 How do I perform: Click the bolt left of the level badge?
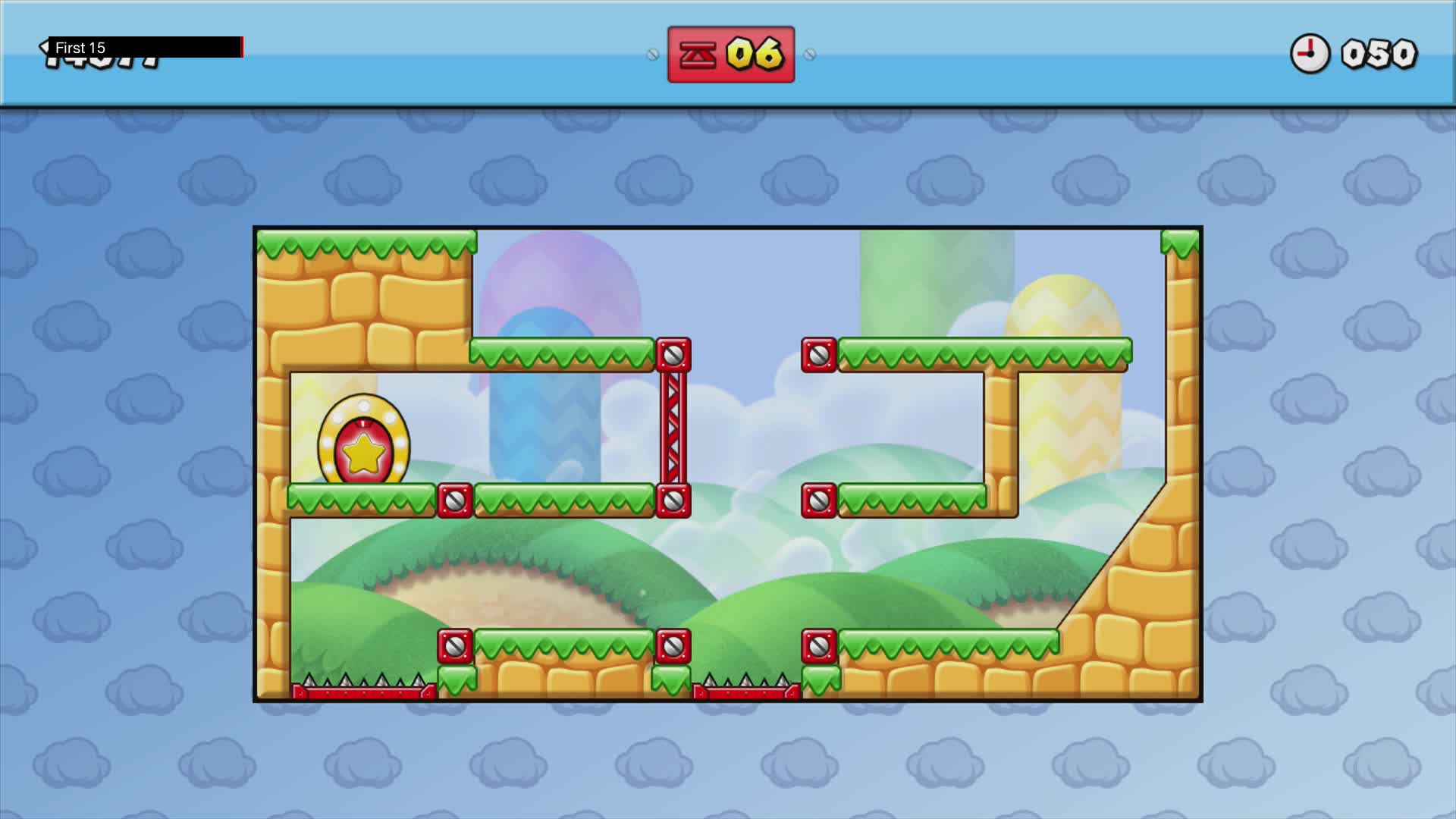[x=654, y=54]
